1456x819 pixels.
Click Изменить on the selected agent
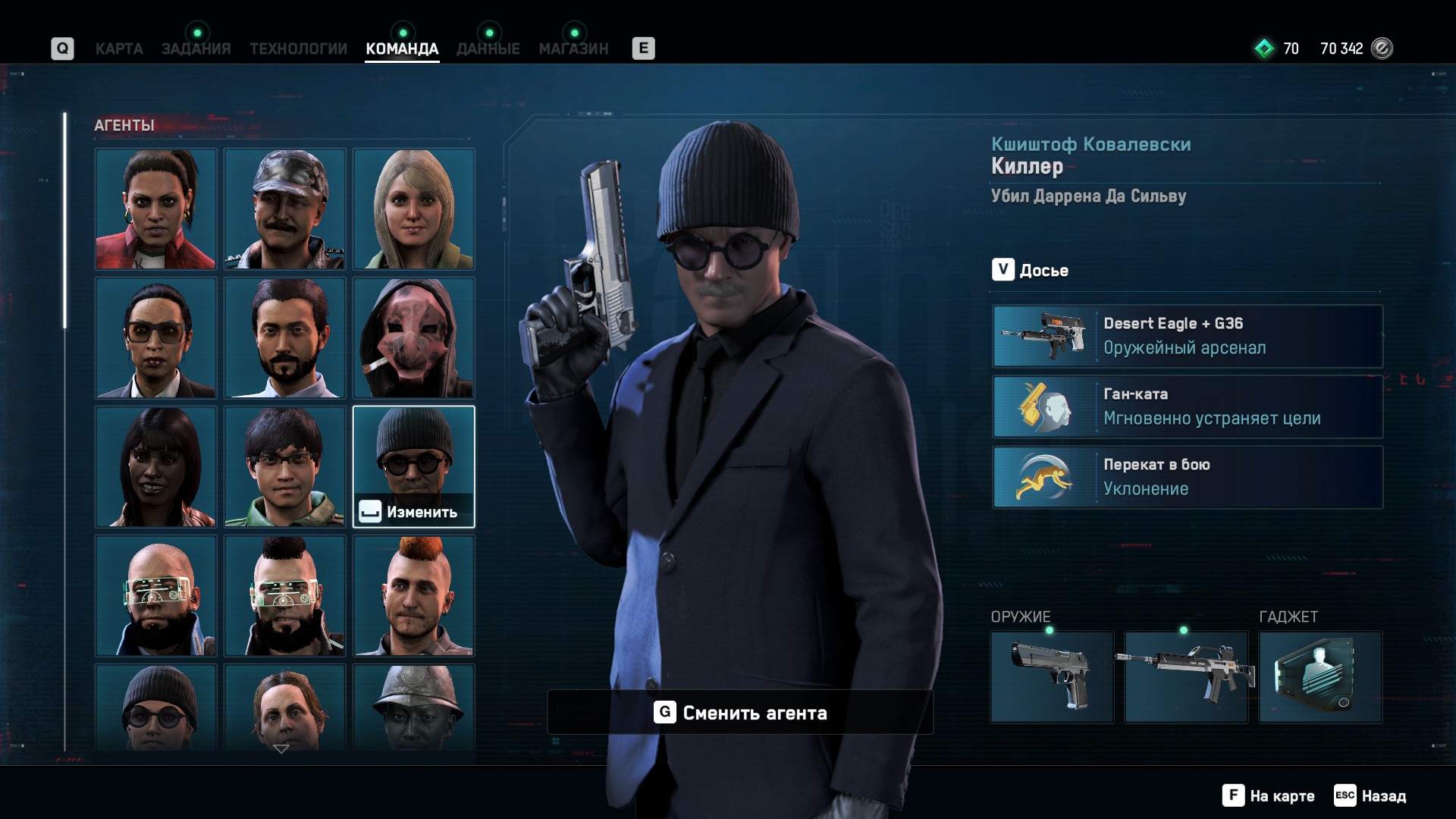[x=413, y=512]
